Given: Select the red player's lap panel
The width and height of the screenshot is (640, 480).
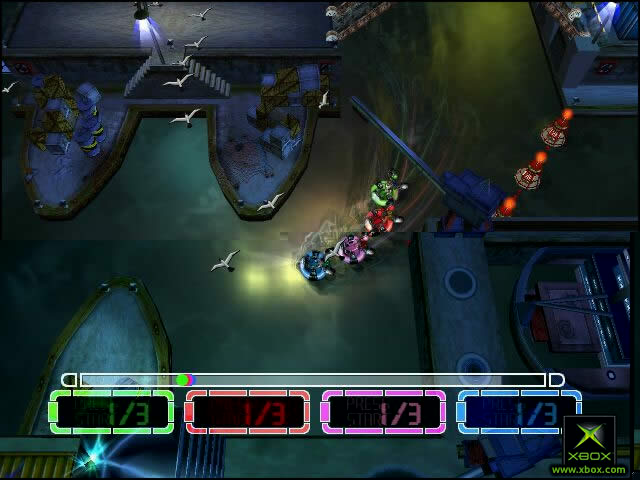Looking at the screenshot, I should tap(248, 411).
